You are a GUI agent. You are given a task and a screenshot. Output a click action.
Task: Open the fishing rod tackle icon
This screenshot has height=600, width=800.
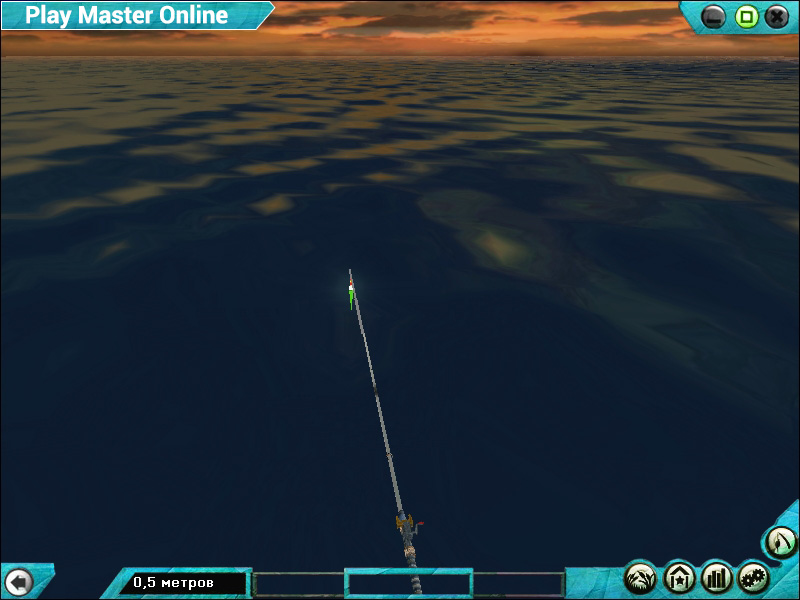(779, 542)
